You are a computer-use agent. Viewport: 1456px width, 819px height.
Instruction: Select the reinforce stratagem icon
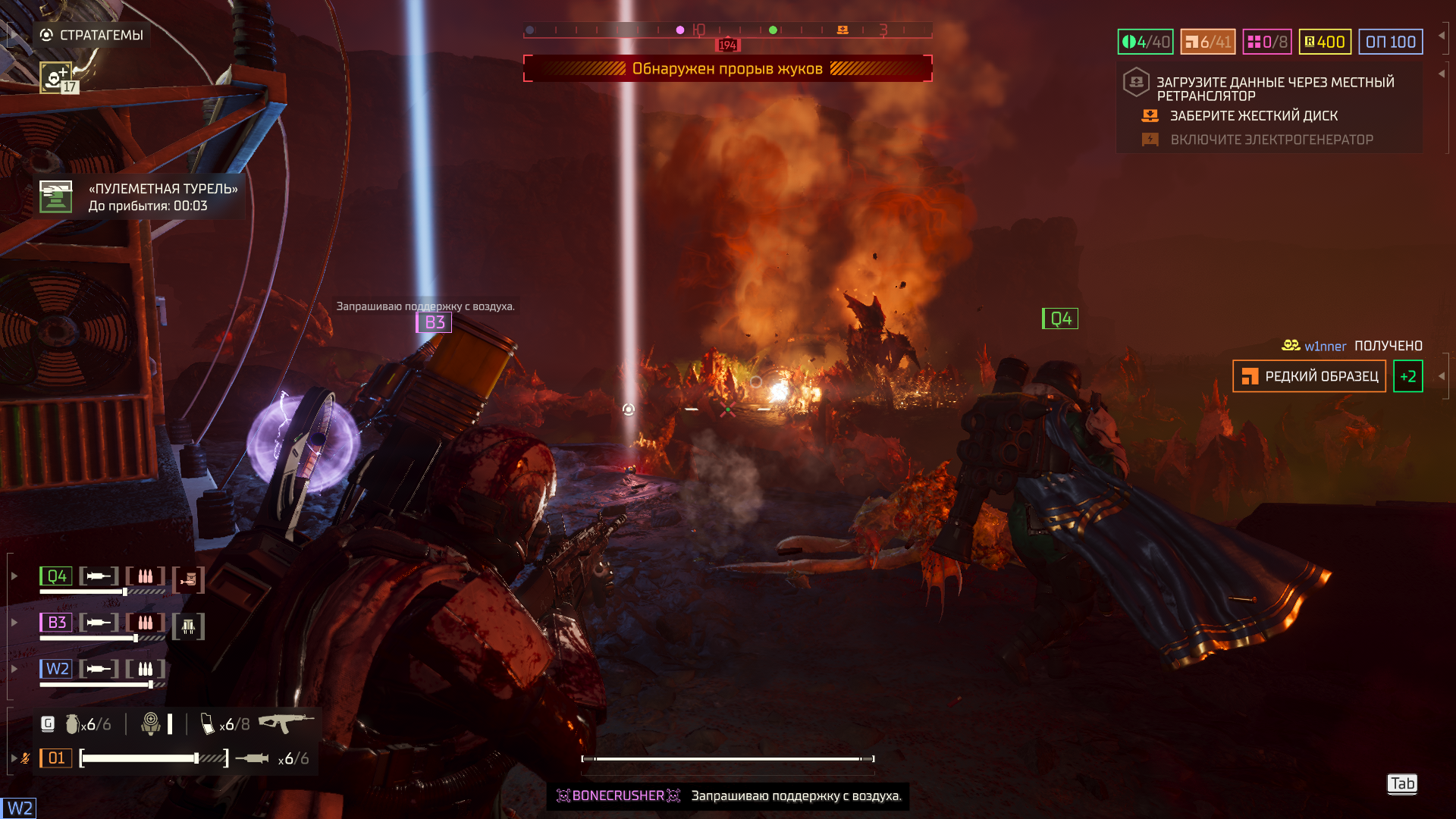click(56, 77)
